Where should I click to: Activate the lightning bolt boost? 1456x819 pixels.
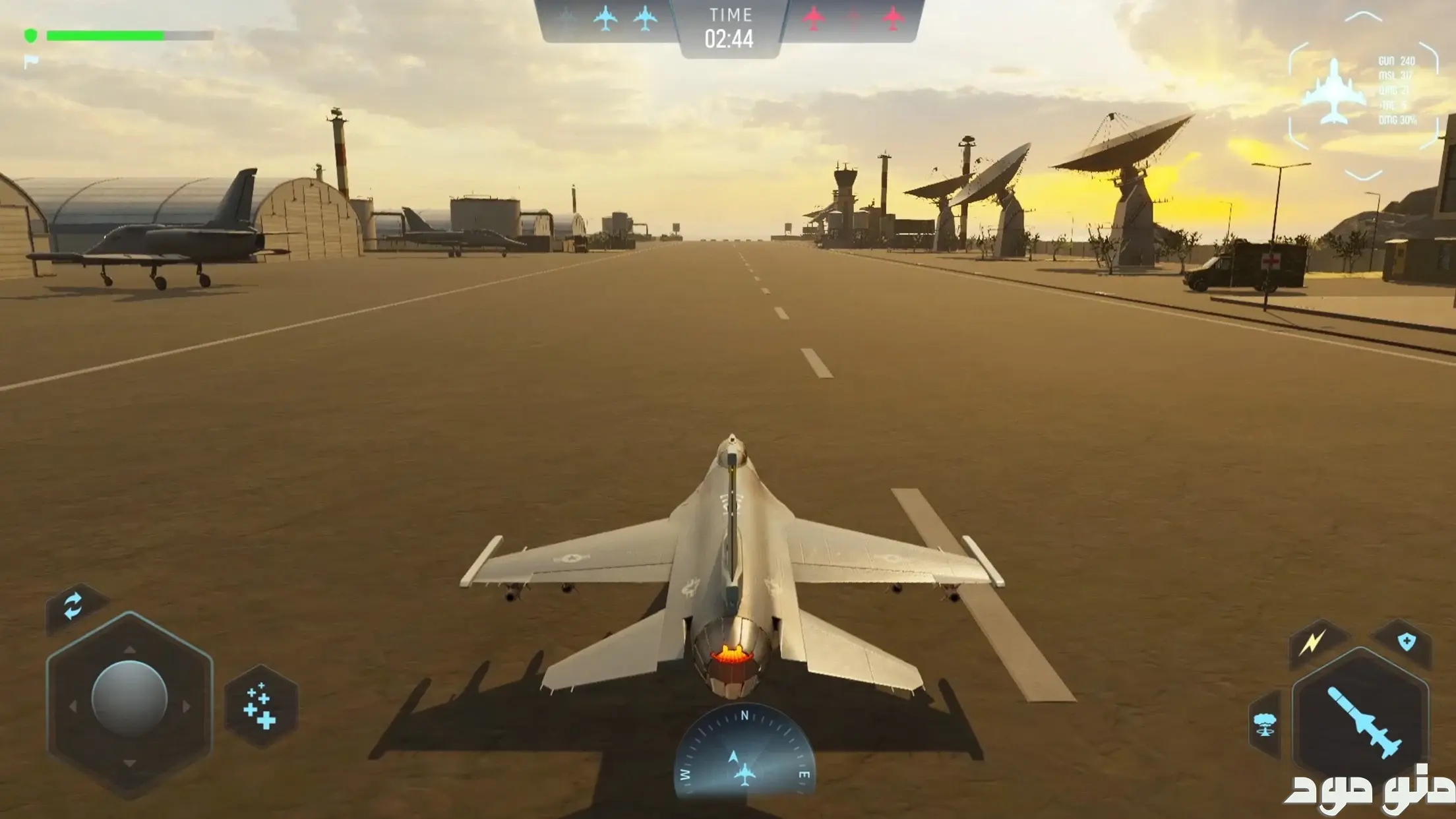pos(1313,642)
